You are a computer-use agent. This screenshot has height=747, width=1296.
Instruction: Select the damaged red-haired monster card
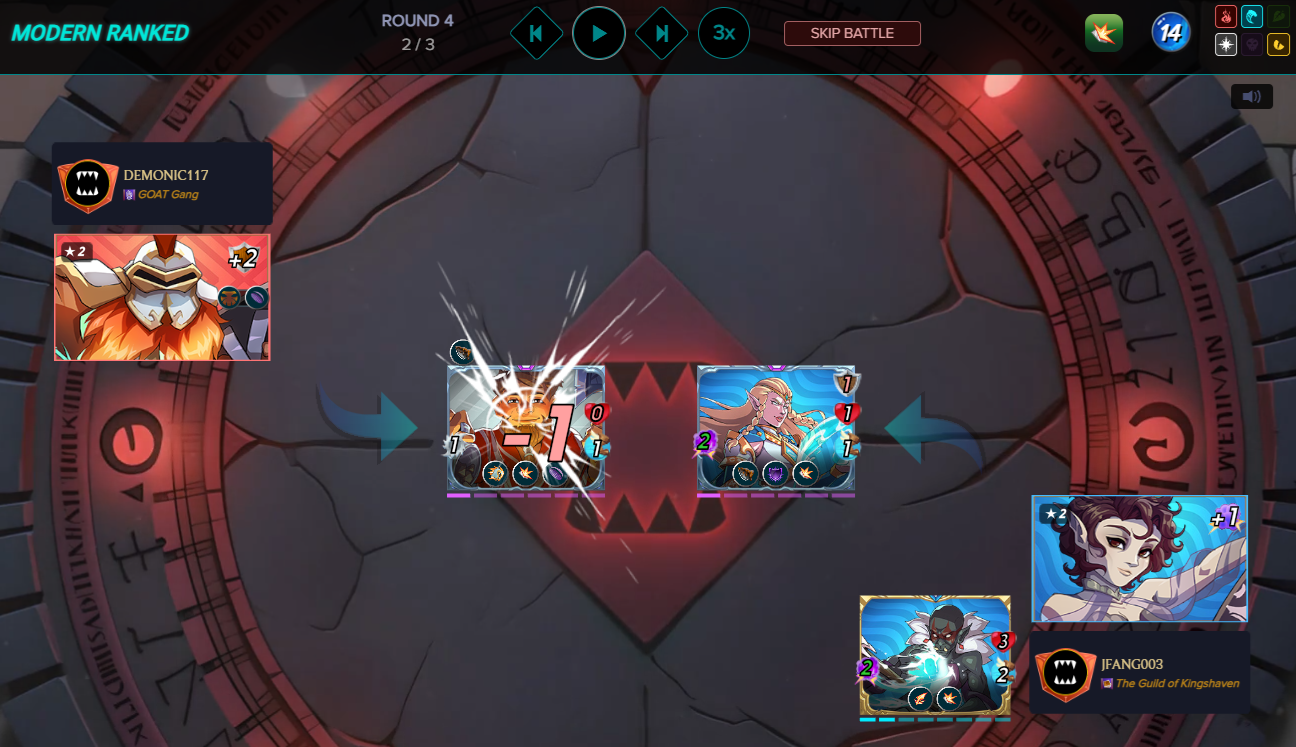(x=526, y=430)
